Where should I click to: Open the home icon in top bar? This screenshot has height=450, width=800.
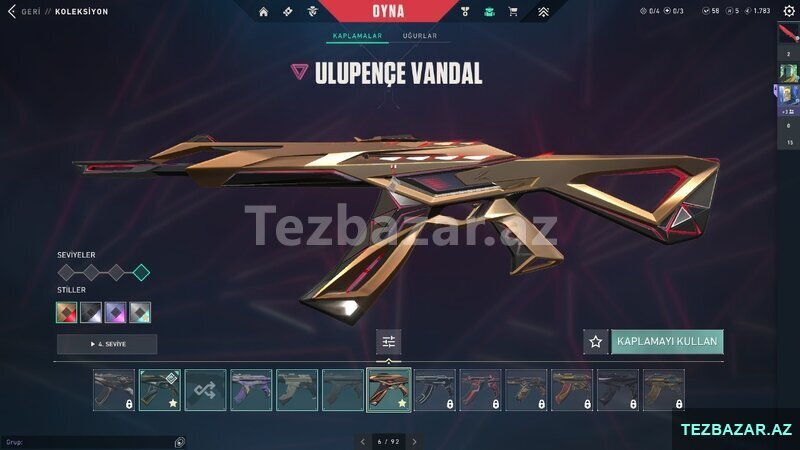(x=264, y=12)
